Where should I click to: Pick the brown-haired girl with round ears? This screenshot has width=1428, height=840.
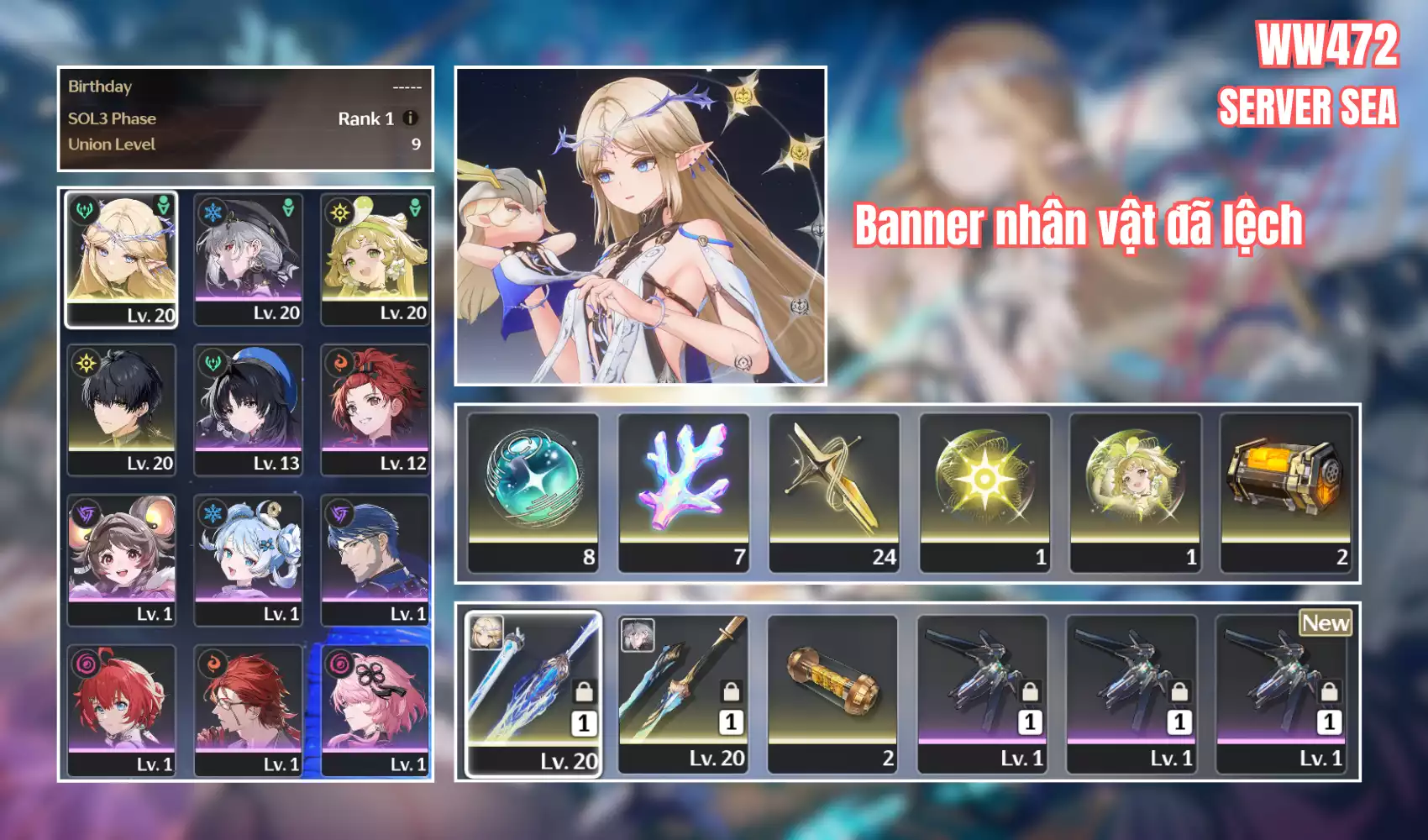pos(122,559)
